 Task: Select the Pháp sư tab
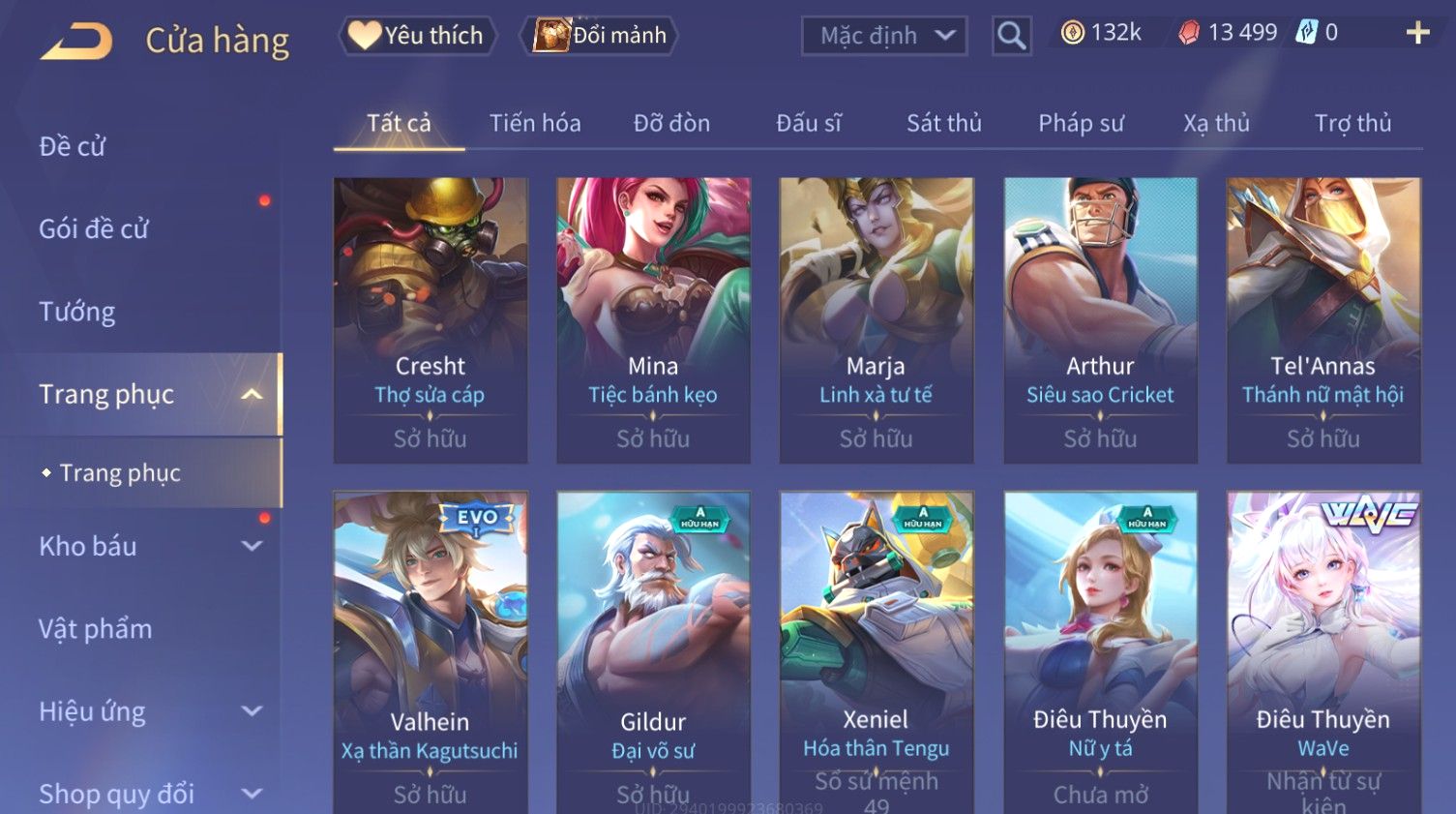coord(1081,124)
